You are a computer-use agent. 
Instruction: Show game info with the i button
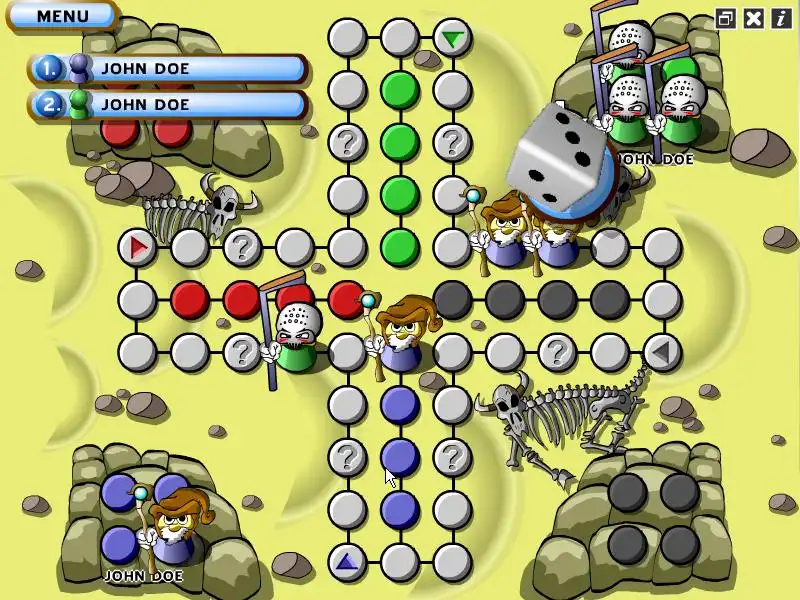[780, 17]
